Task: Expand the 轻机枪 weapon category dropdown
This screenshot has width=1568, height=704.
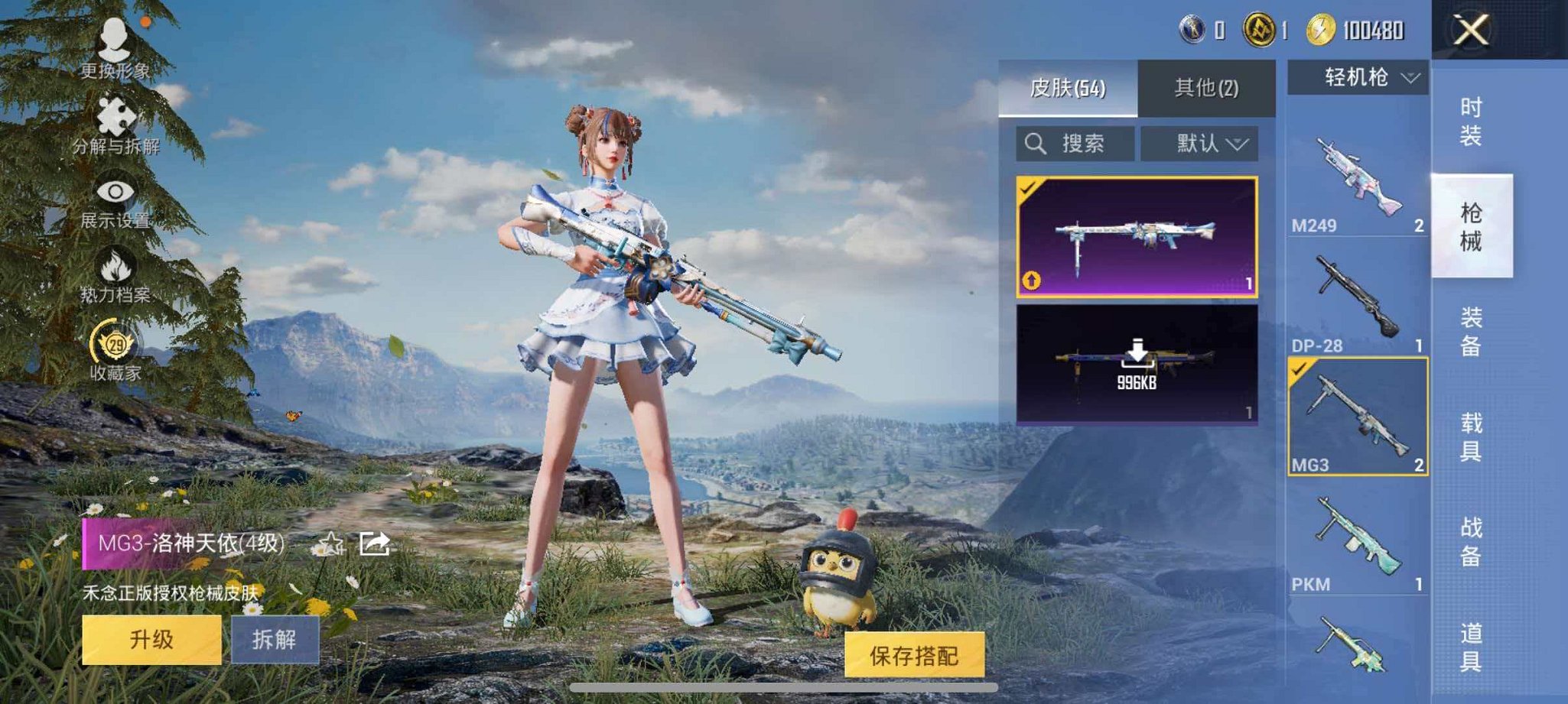Action: point(1362,76)
